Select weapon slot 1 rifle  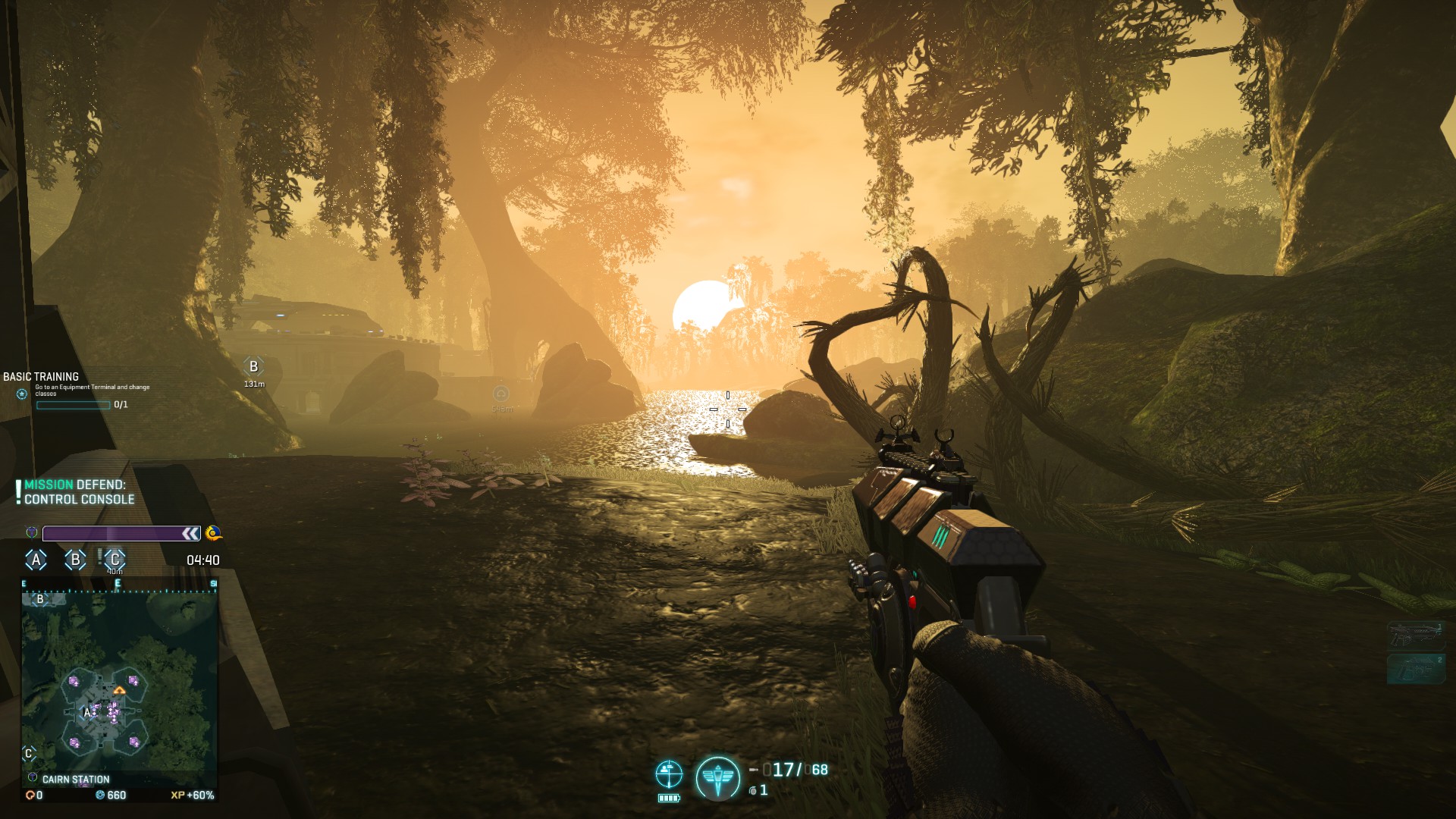[x=1415, y=636]
